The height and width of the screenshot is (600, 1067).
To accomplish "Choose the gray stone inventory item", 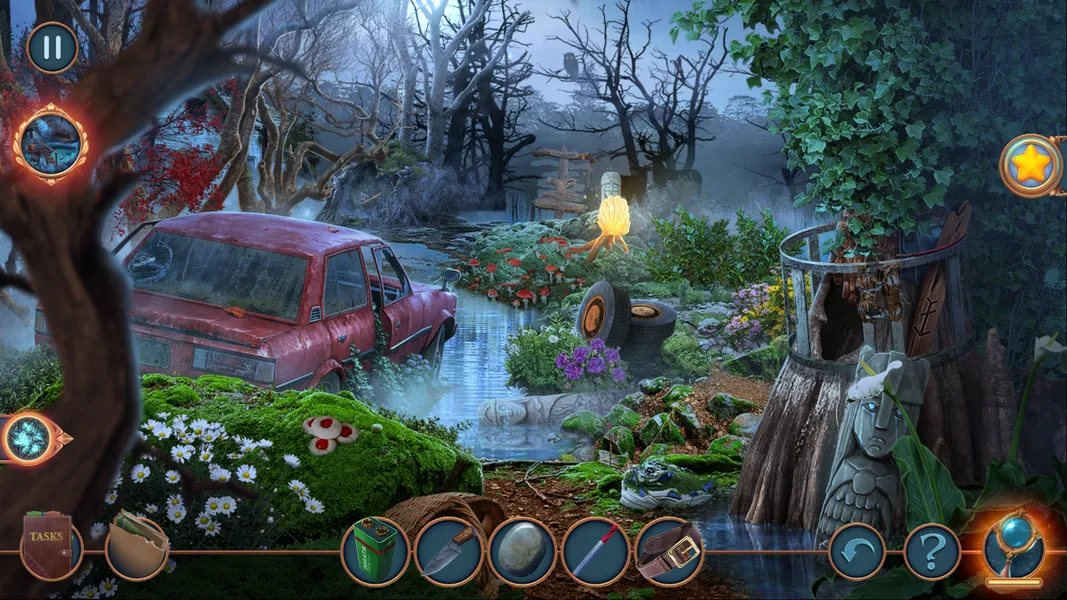I will point(522,551).
